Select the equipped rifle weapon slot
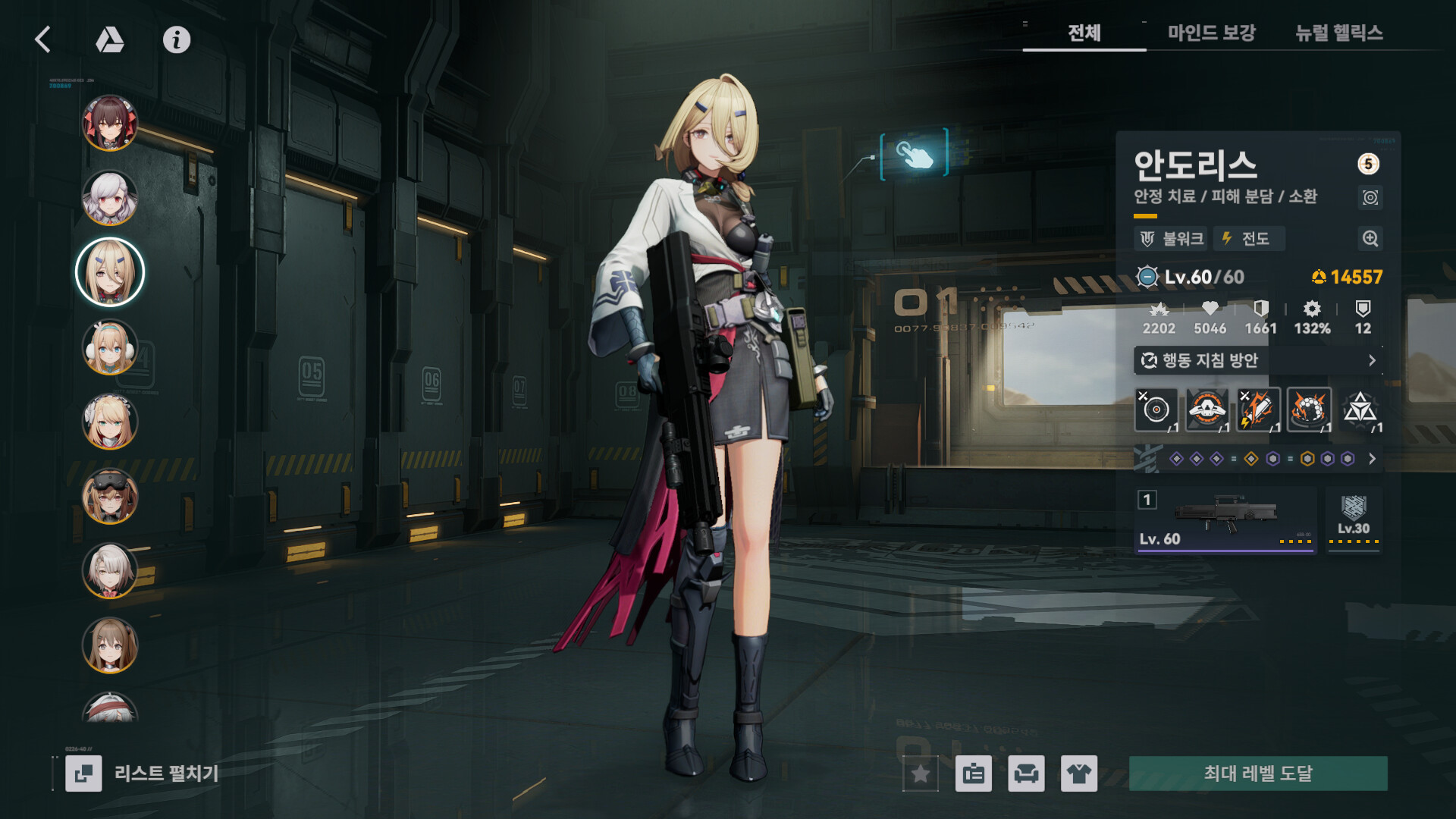This screenshot has height=819, width=1456. tap(1225, 520)
